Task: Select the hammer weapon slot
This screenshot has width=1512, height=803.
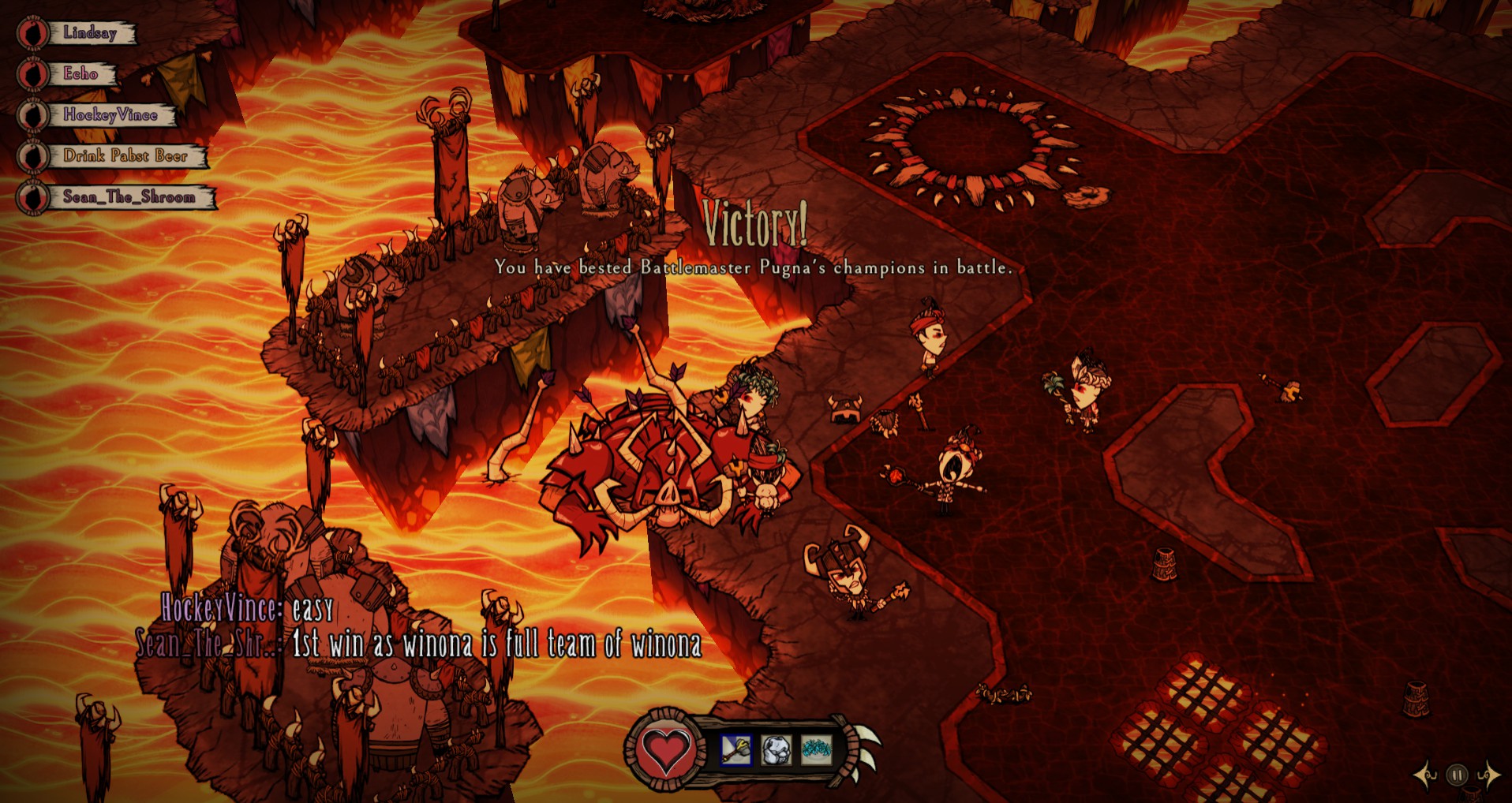Action: pos(735,749)
